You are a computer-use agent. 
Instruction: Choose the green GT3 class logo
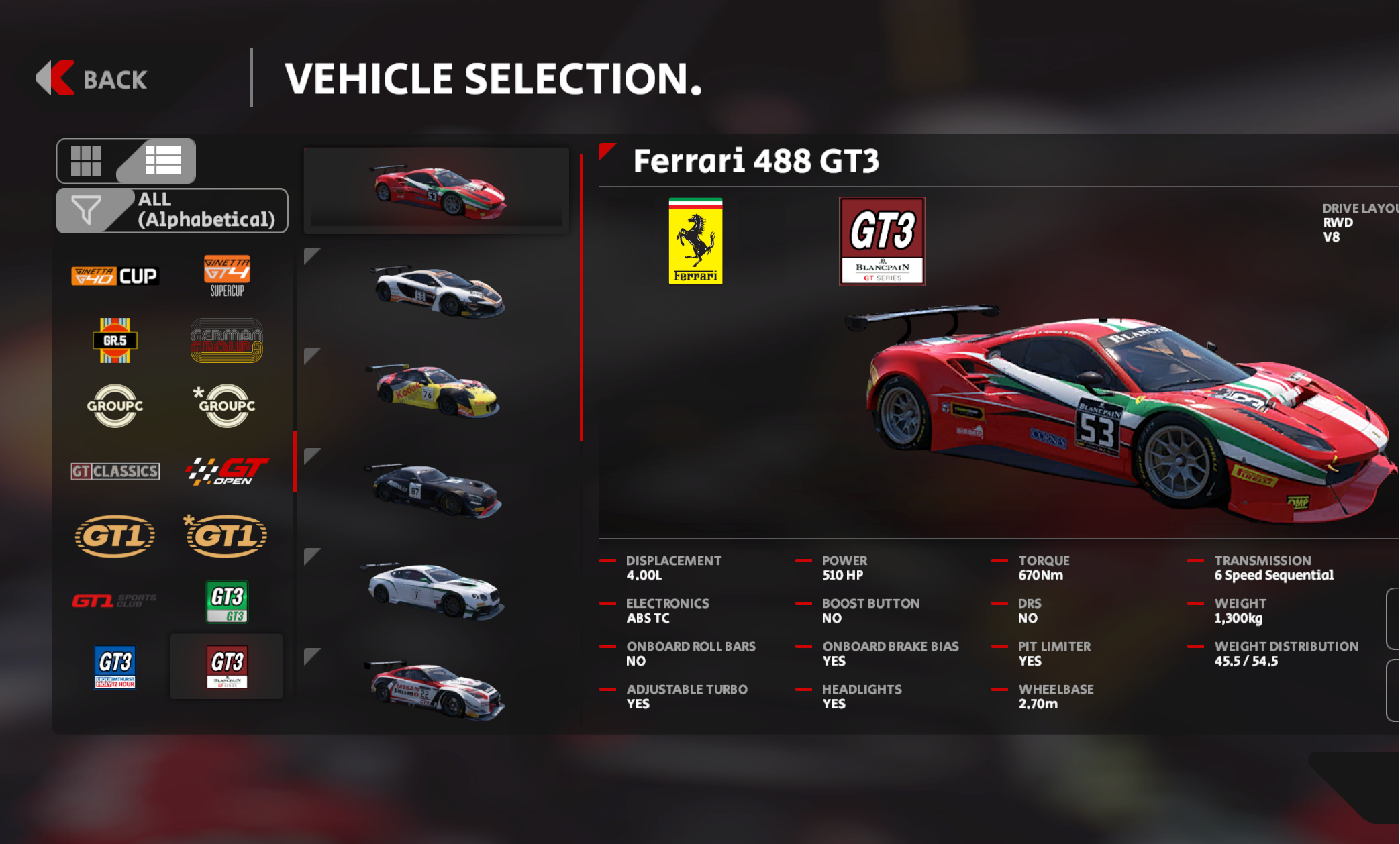pos(227,601)
